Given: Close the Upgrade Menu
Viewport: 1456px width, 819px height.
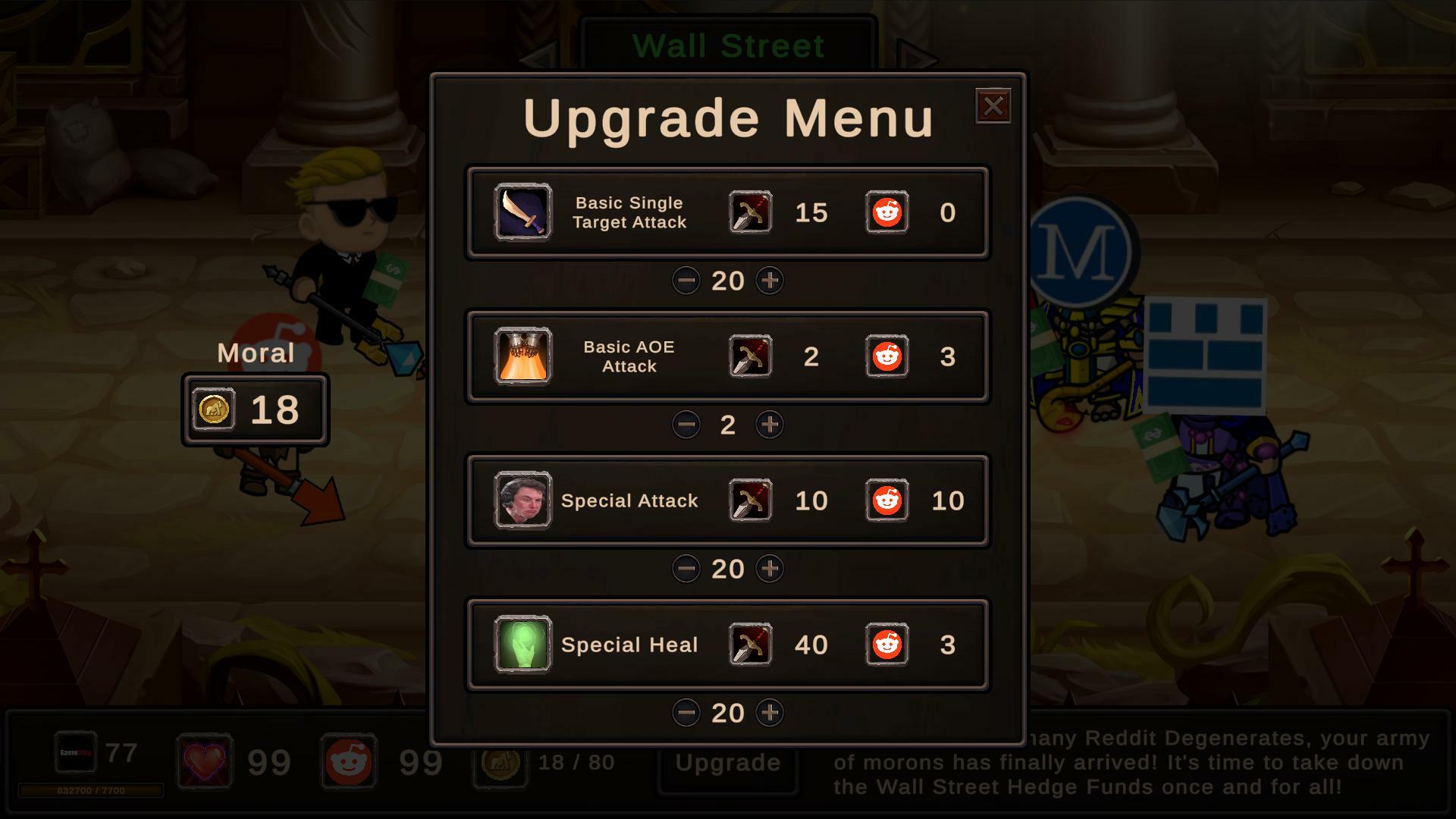Looking at the screenshot, I should pos(994,106).
